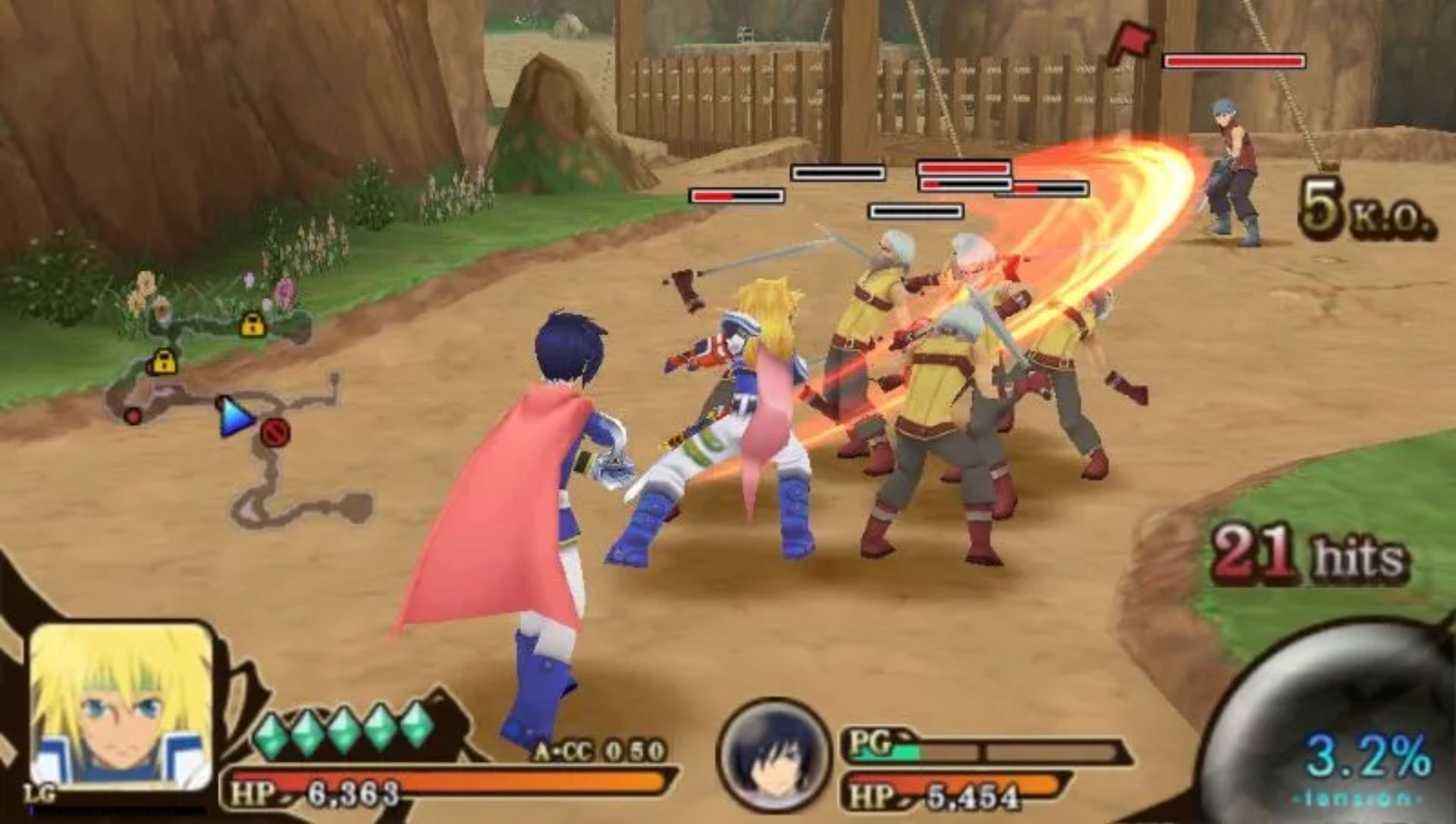Select the red no-entry marker on the minimap

click(275, 432)
